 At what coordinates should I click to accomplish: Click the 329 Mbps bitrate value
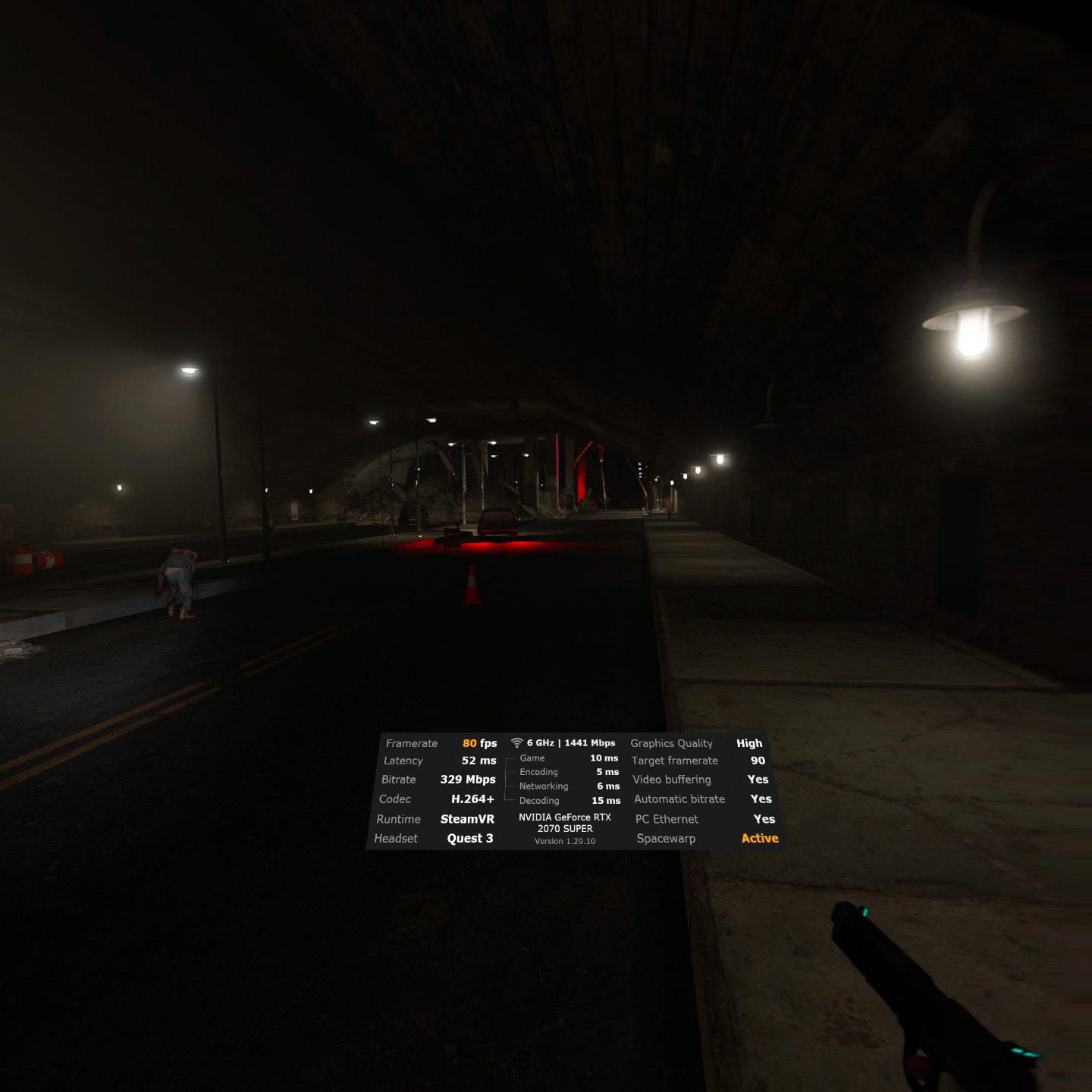point(469,780)
